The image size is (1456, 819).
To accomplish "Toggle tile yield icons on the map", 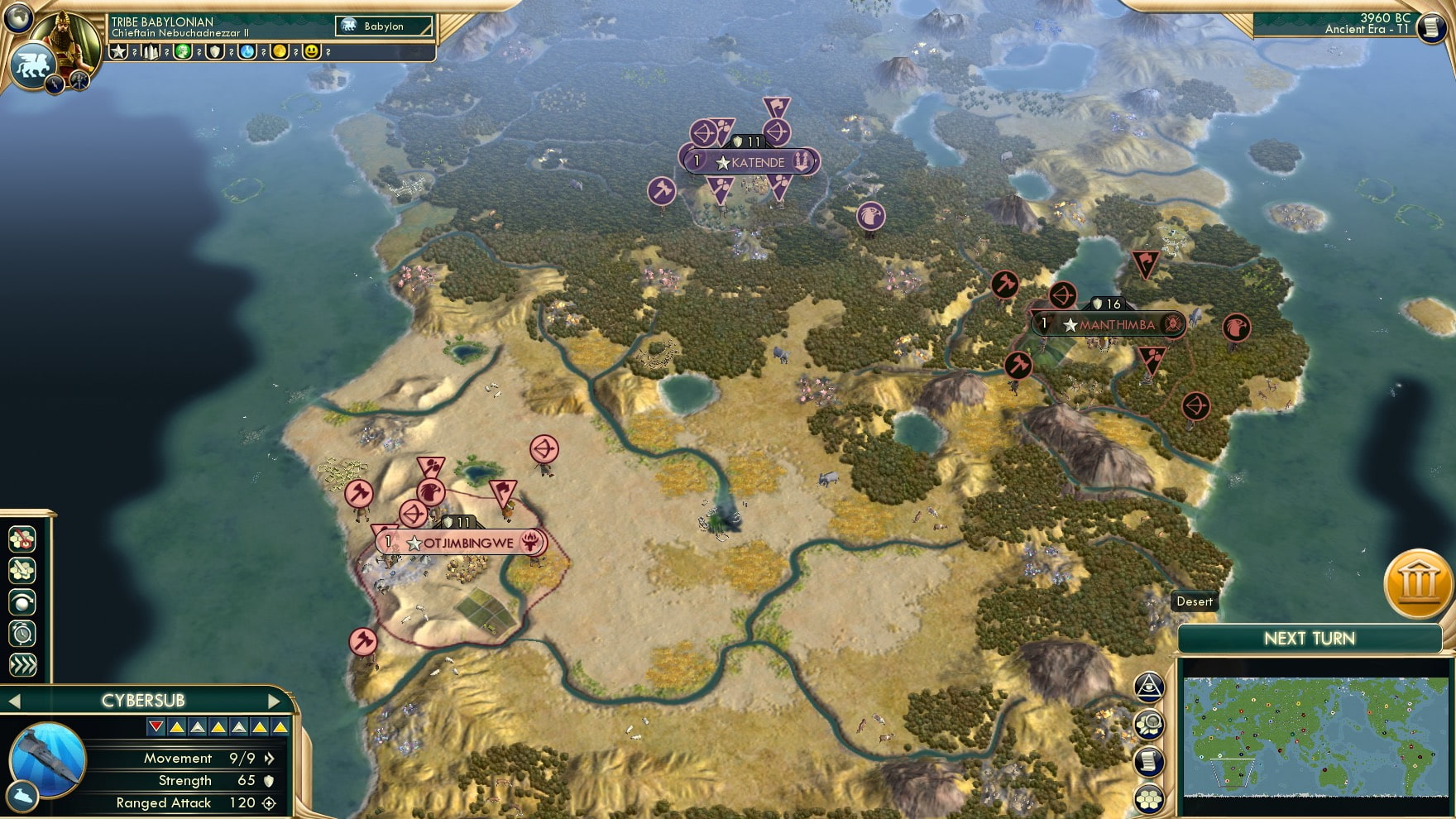I will click(x=21, y=568).
